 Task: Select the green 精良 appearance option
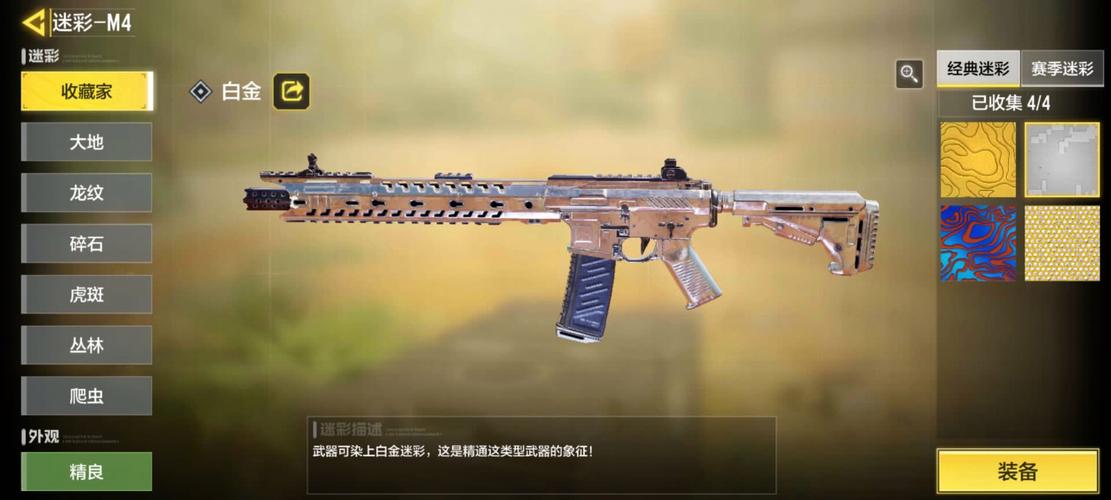click(x=87, y=471)
